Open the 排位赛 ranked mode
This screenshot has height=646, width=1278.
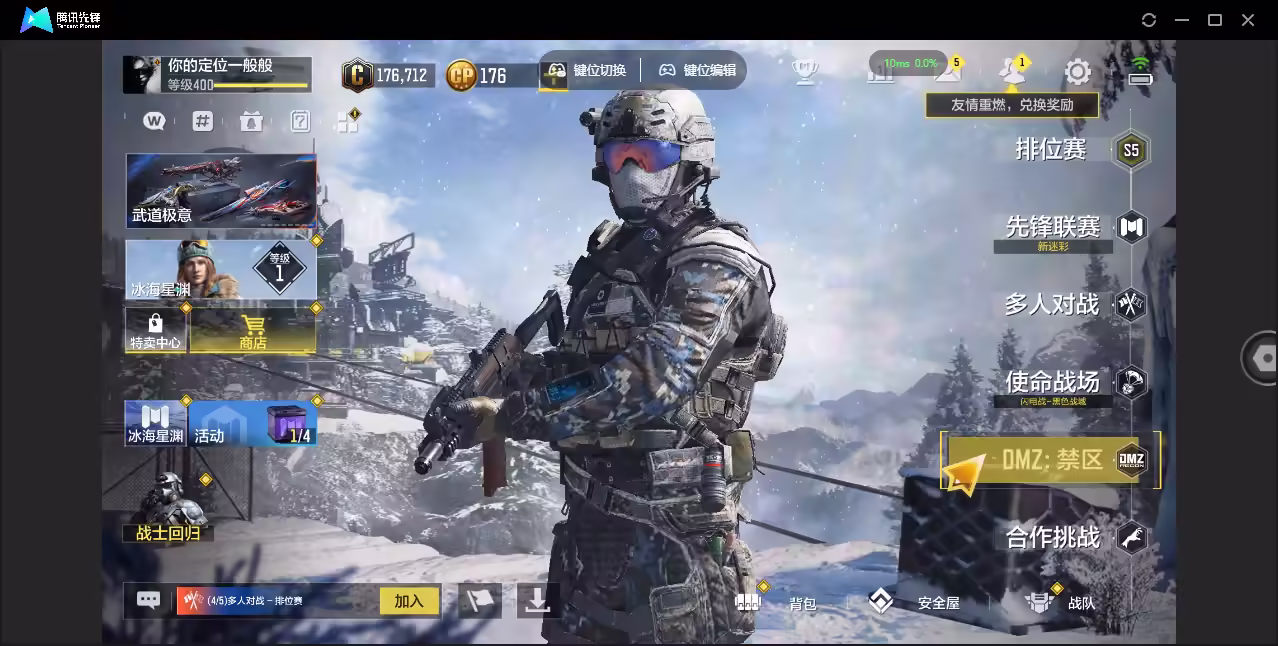point(1052,150)
